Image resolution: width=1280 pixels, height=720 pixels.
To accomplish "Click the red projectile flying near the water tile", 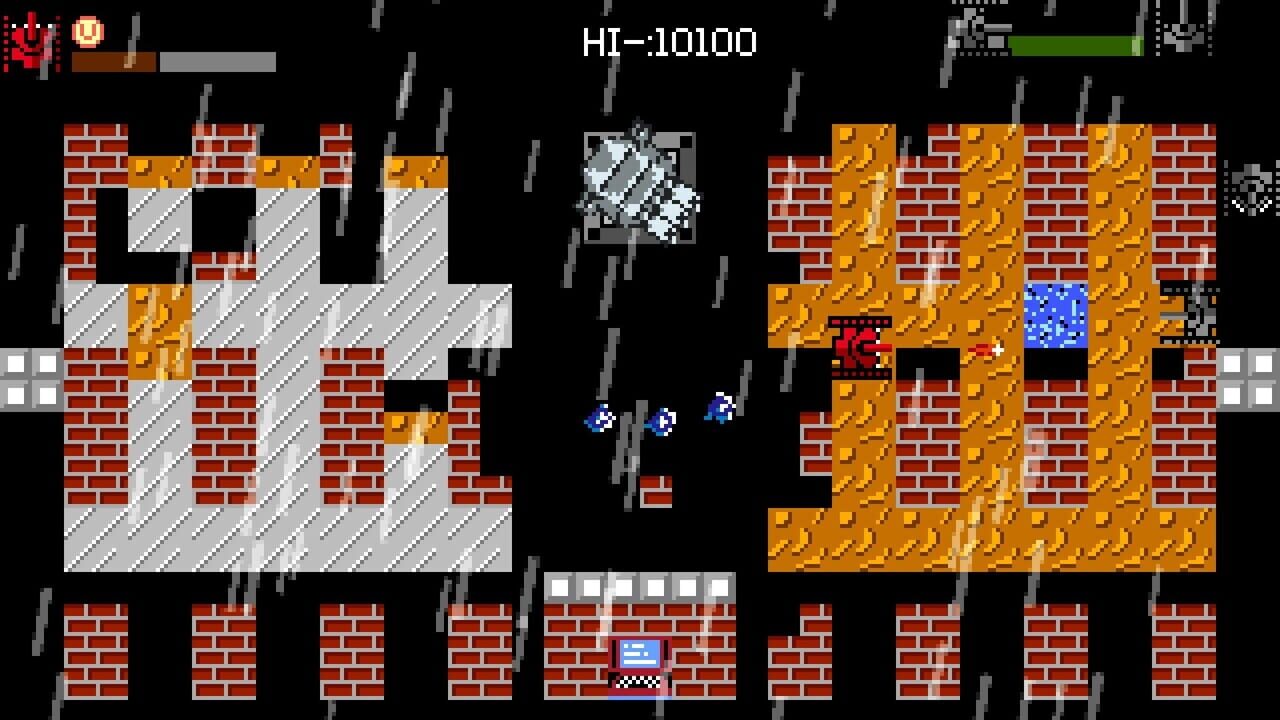I will coord(985,351).
